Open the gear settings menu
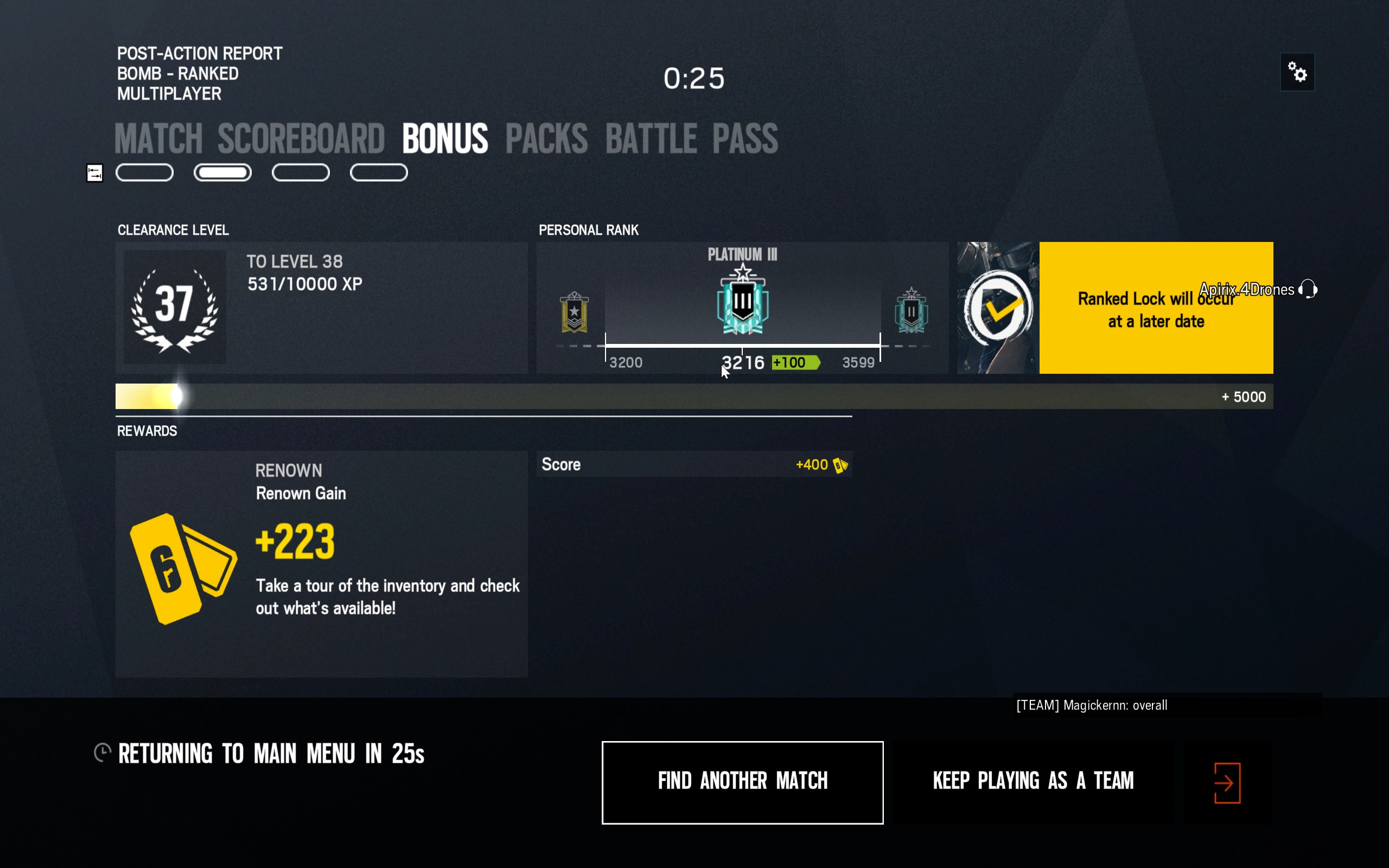1389x868 pixels. tap(1297, 72)
